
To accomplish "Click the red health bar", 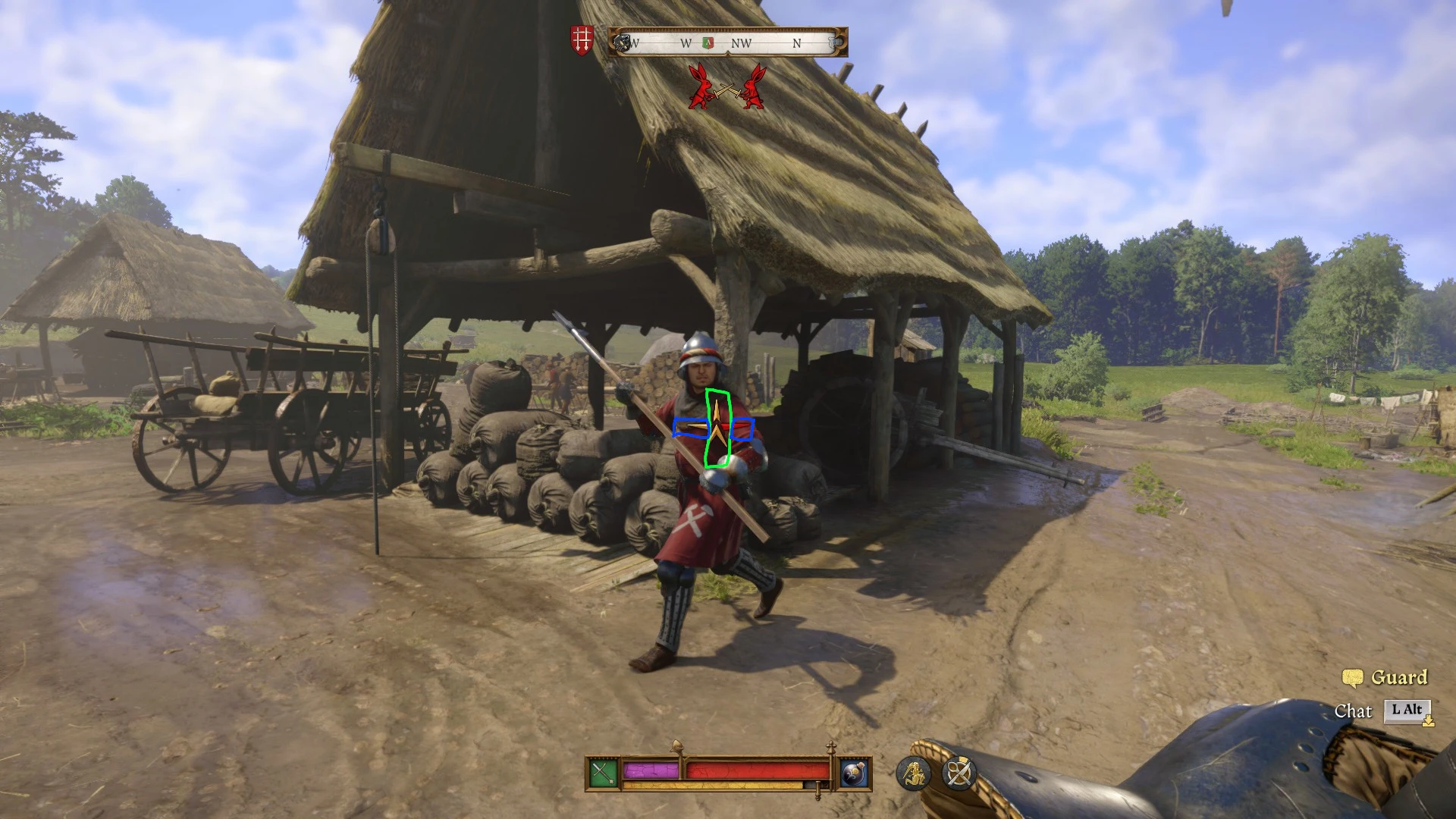I will click(x=758, y=771).
